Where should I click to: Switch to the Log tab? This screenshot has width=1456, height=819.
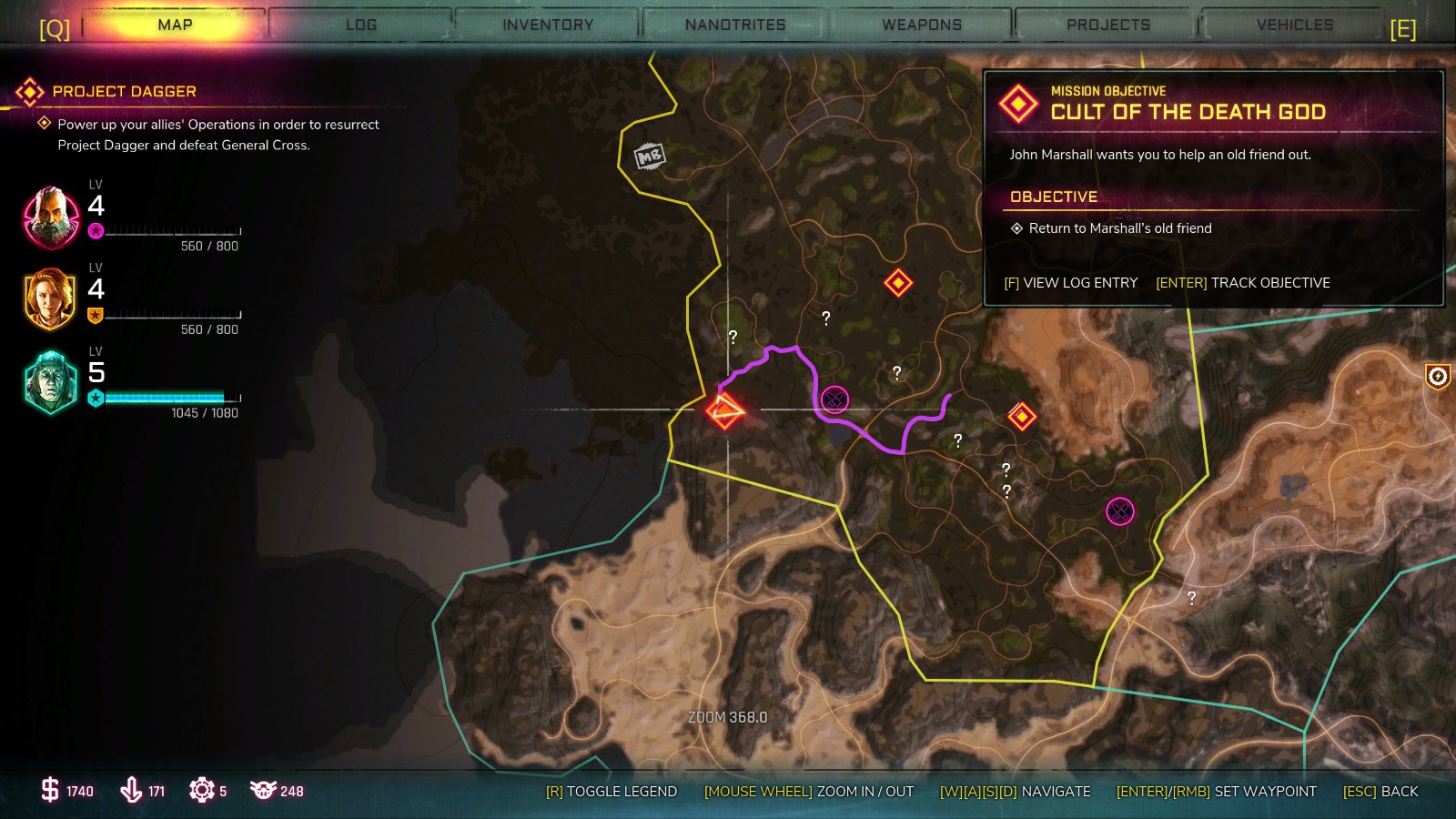(361, 25)
